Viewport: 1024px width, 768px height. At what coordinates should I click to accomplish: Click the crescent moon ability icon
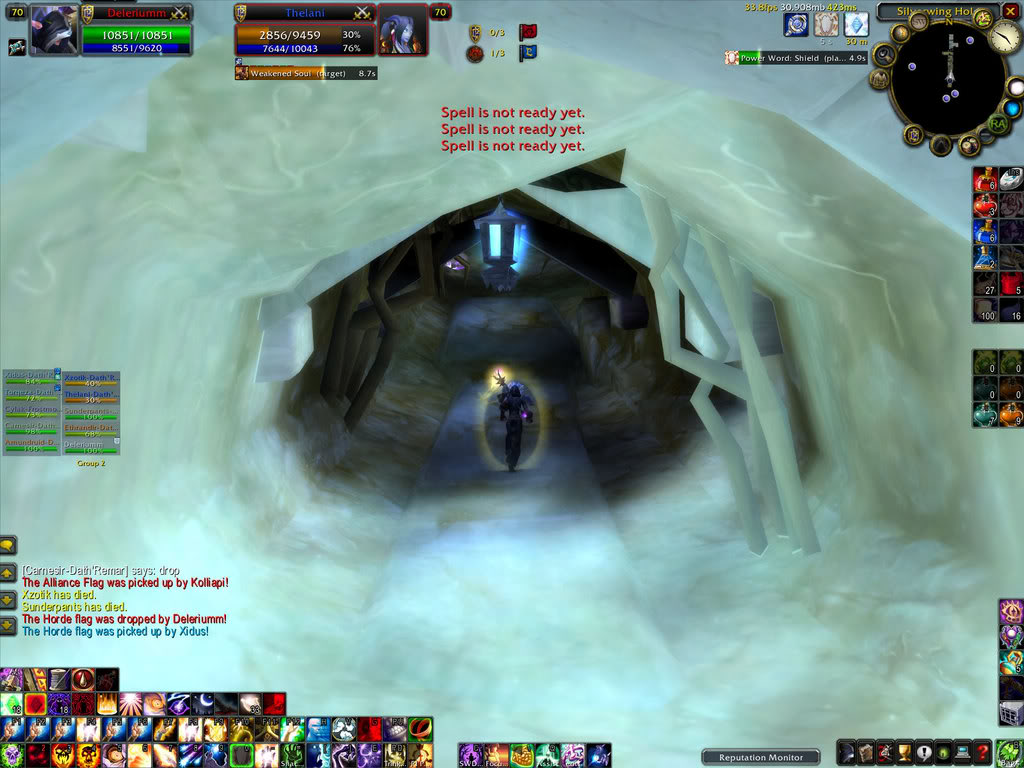coord(202,704)
